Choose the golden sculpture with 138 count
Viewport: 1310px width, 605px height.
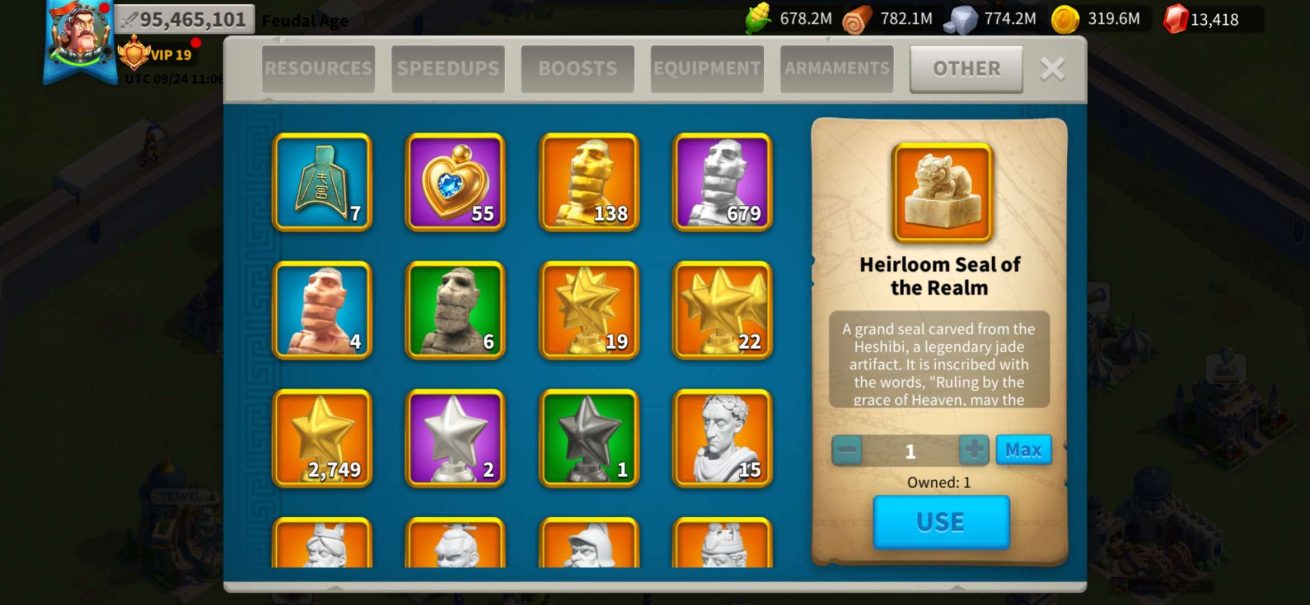coord(589,182)
